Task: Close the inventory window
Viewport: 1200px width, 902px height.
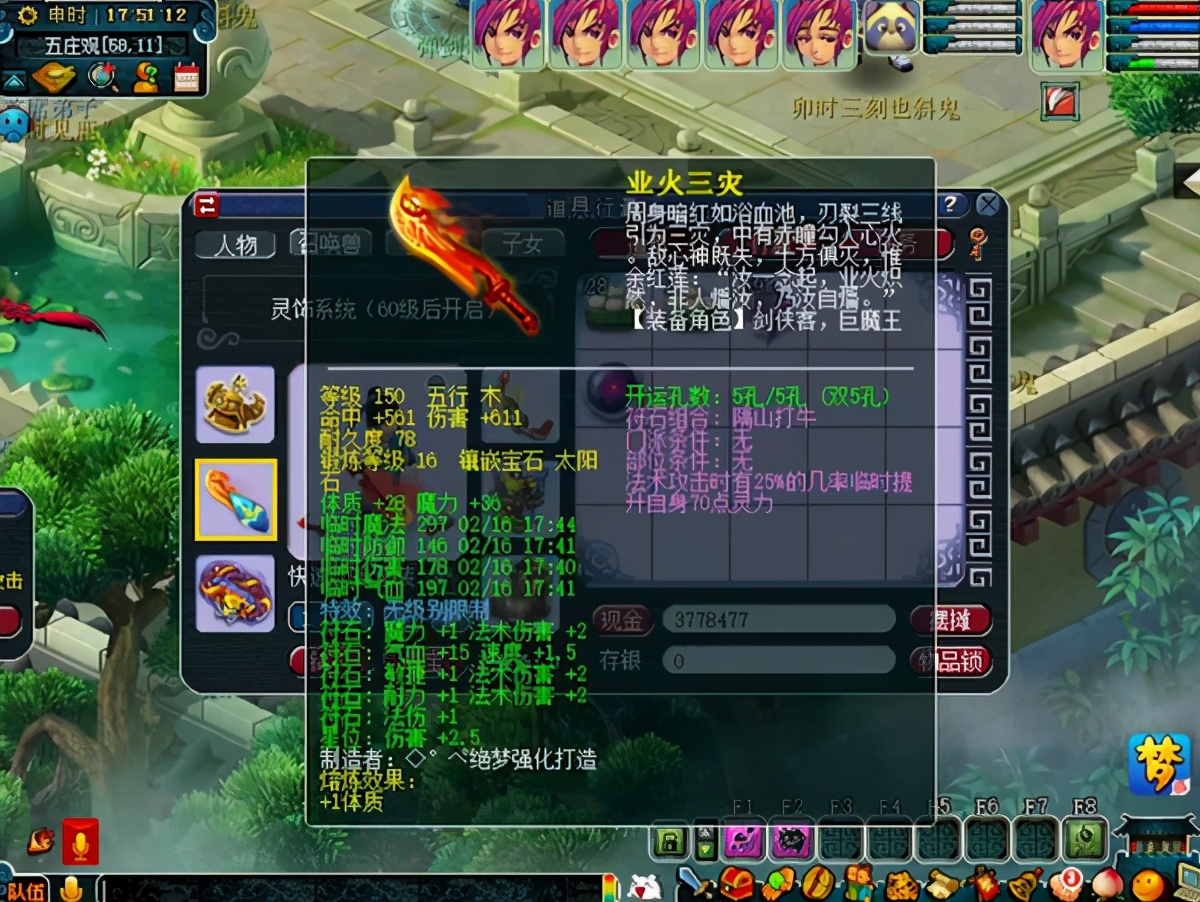Action: (988, 205)
